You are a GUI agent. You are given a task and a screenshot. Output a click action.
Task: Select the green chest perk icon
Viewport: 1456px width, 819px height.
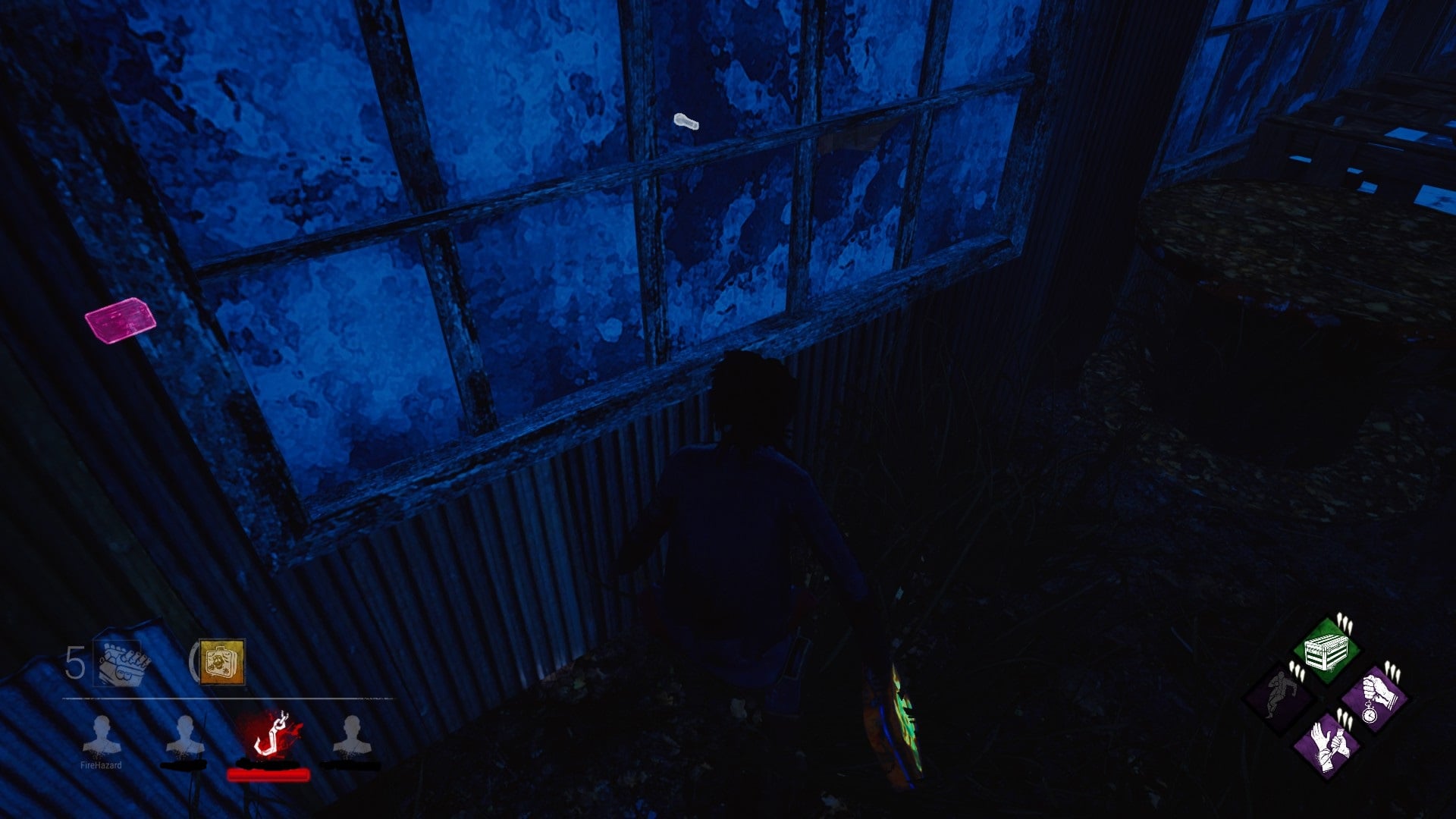[1326, 651]
